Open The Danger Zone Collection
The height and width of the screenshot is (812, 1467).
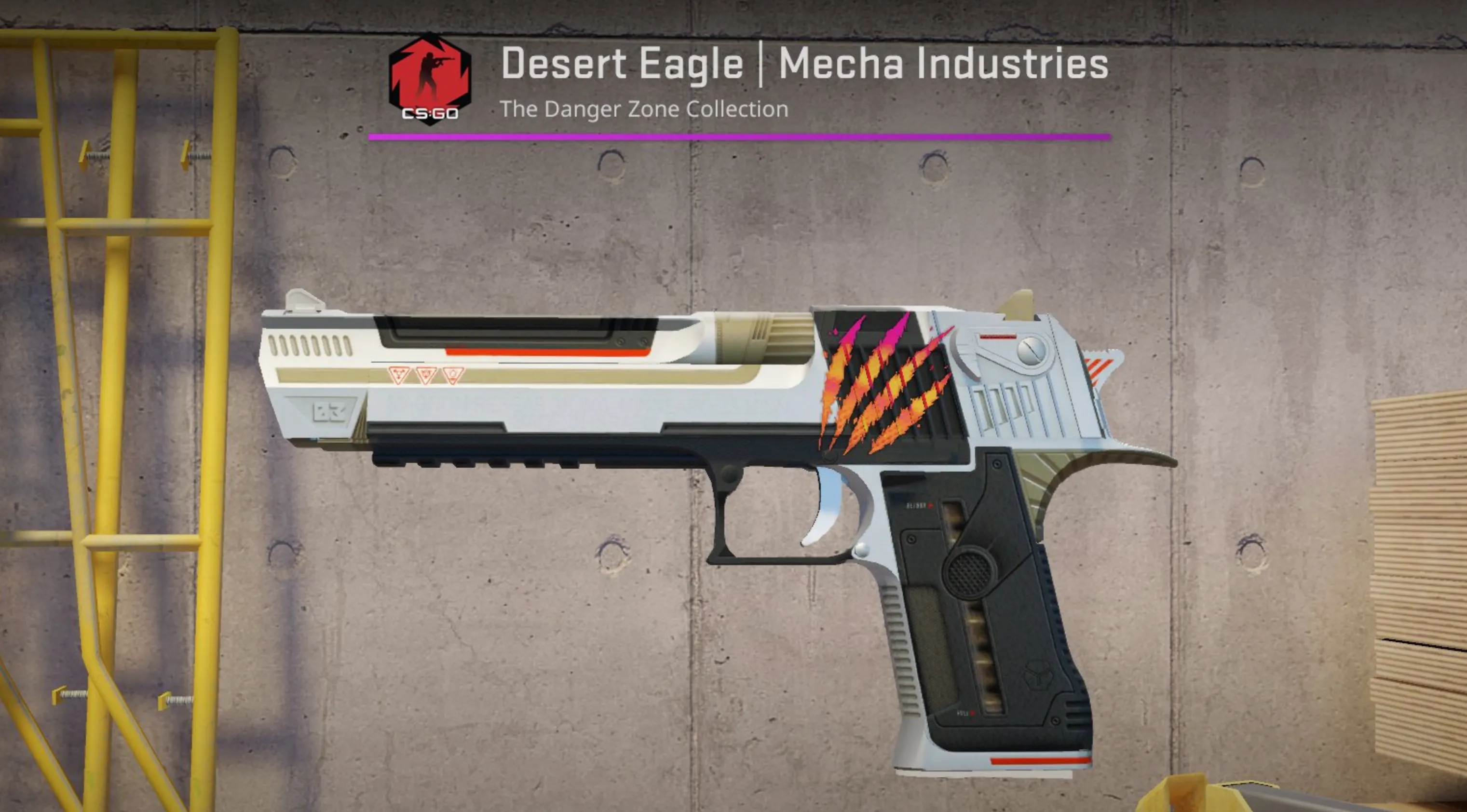pyautogui.click(x=645, y=109)
